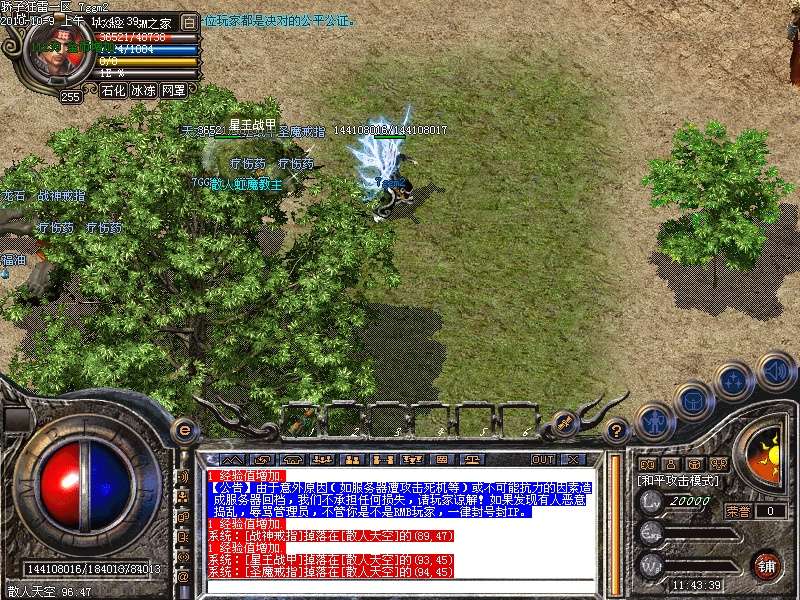Select the 冰冻 skill button
This screenshot has width=800, height=600.
pos(143,90)
